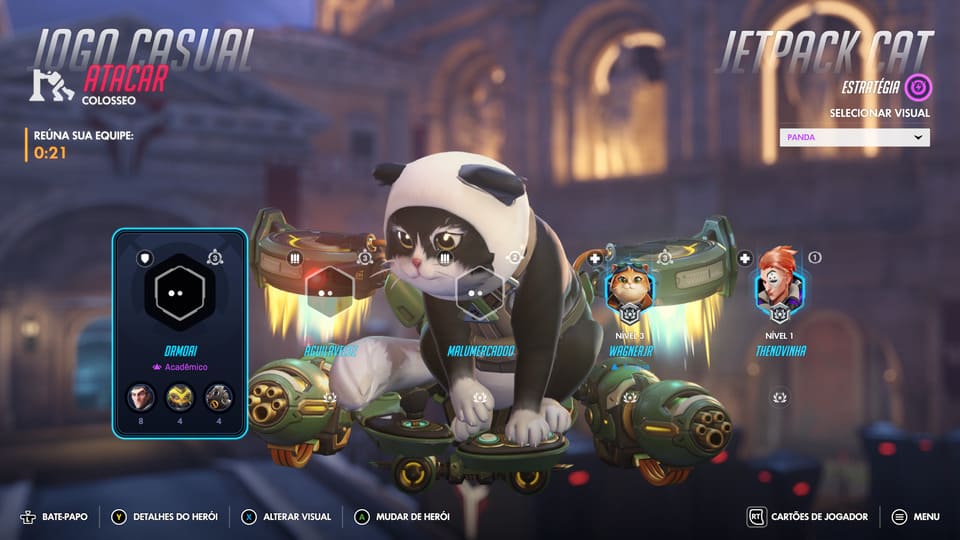Click the shield role icon on DRMOAI's card
Viewport: 960px width, 540px height.
click(x=145, y=258)
